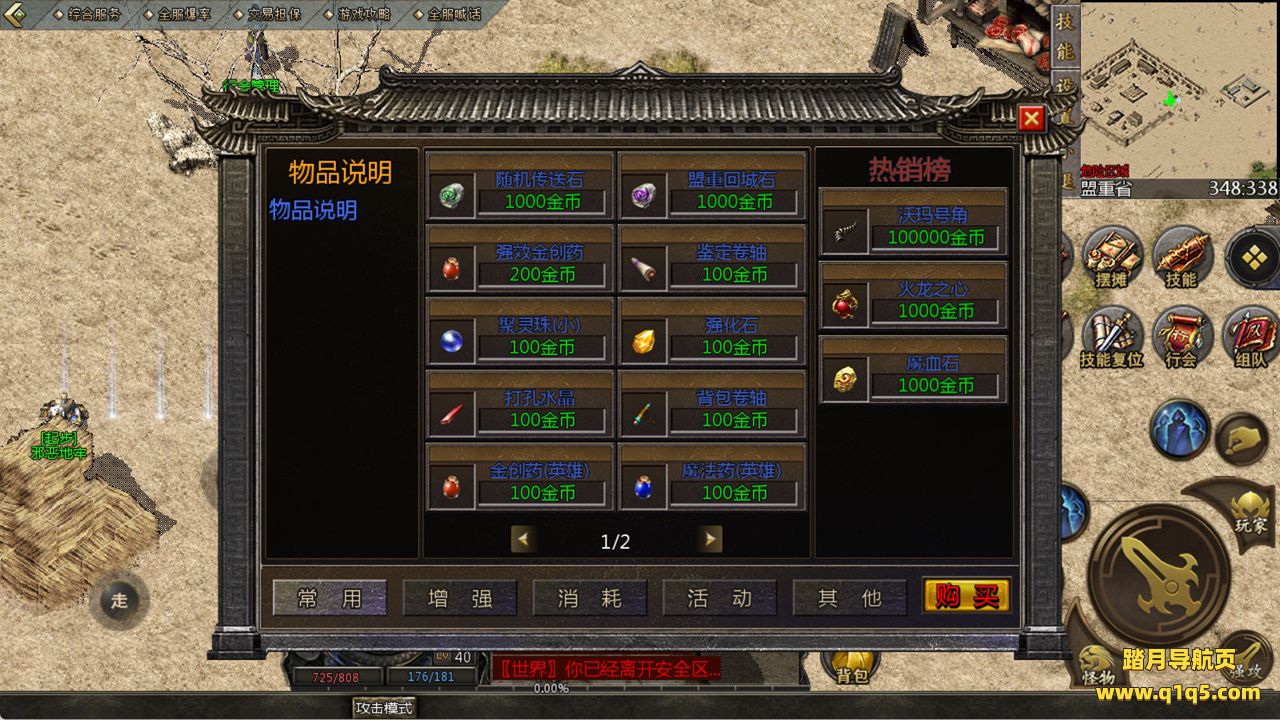Choose 火龙之心 in the hot-selling list
The image size is (1280, 720).
coord(913,297)
